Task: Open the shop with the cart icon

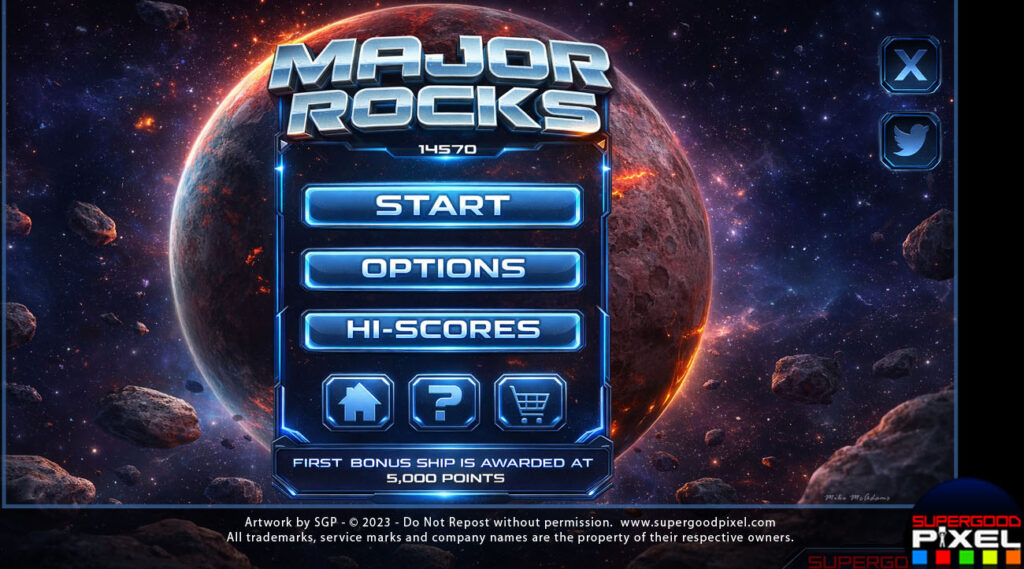Action: coord(530,402)
